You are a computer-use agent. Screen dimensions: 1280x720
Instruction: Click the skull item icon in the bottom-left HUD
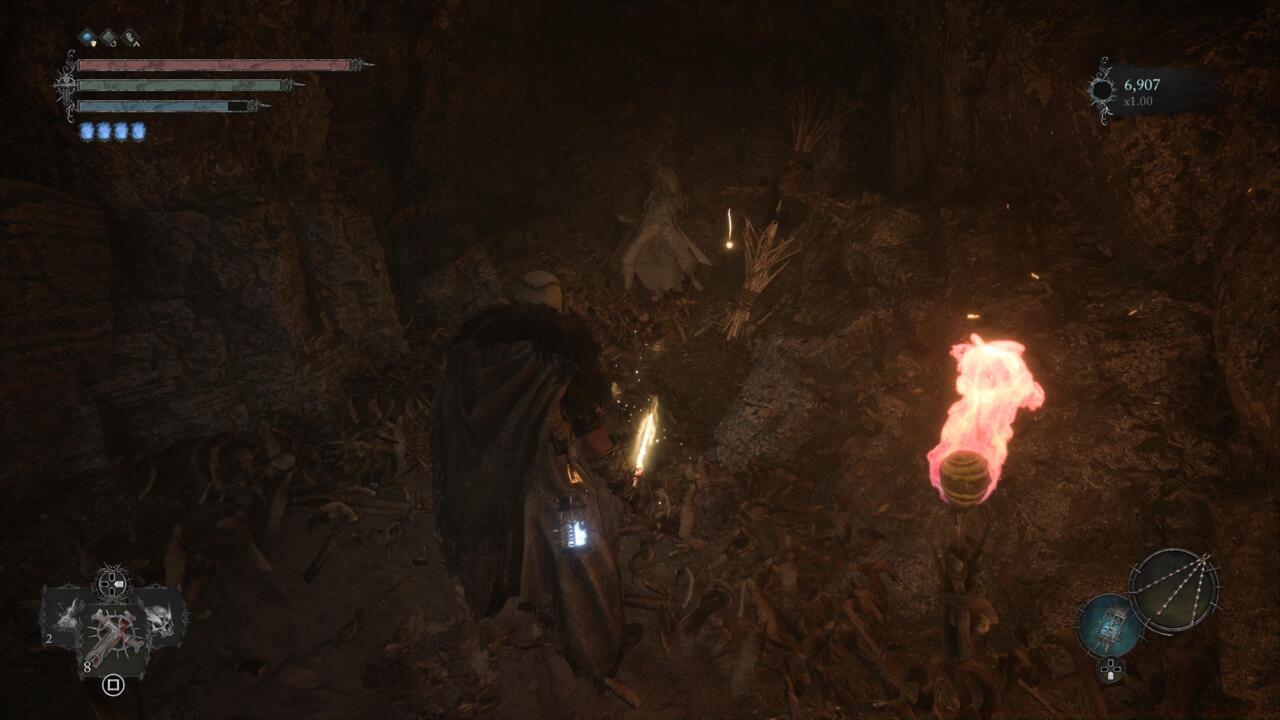[158, 620]
